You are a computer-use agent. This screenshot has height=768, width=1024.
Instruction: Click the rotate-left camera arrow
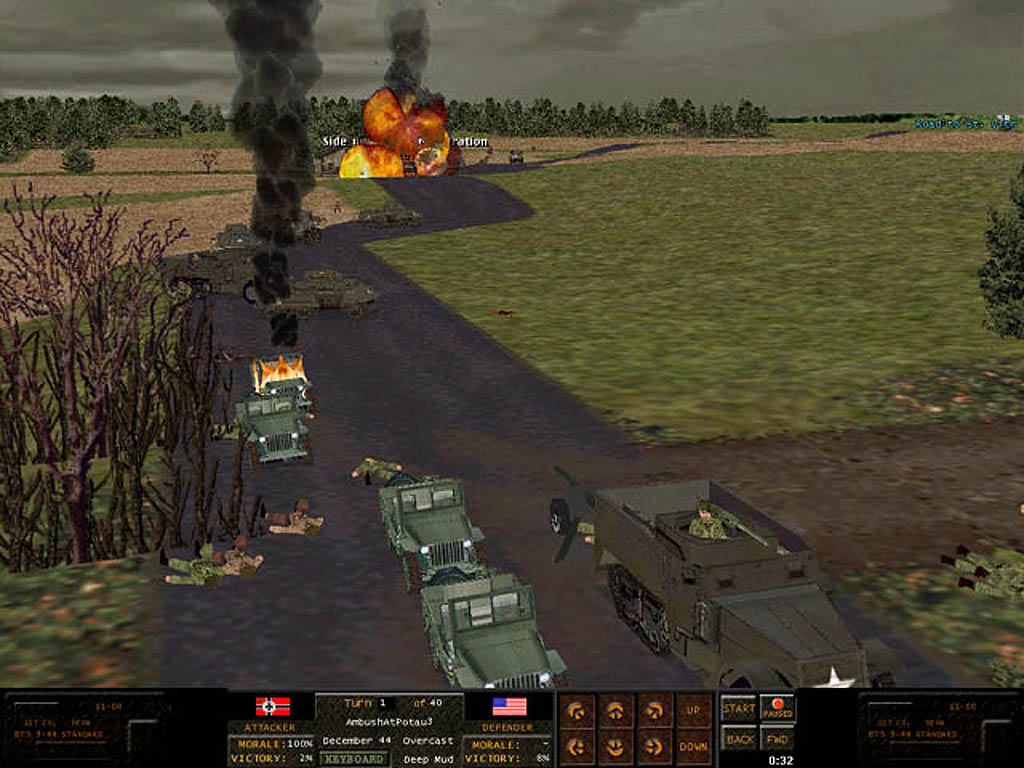578,711
